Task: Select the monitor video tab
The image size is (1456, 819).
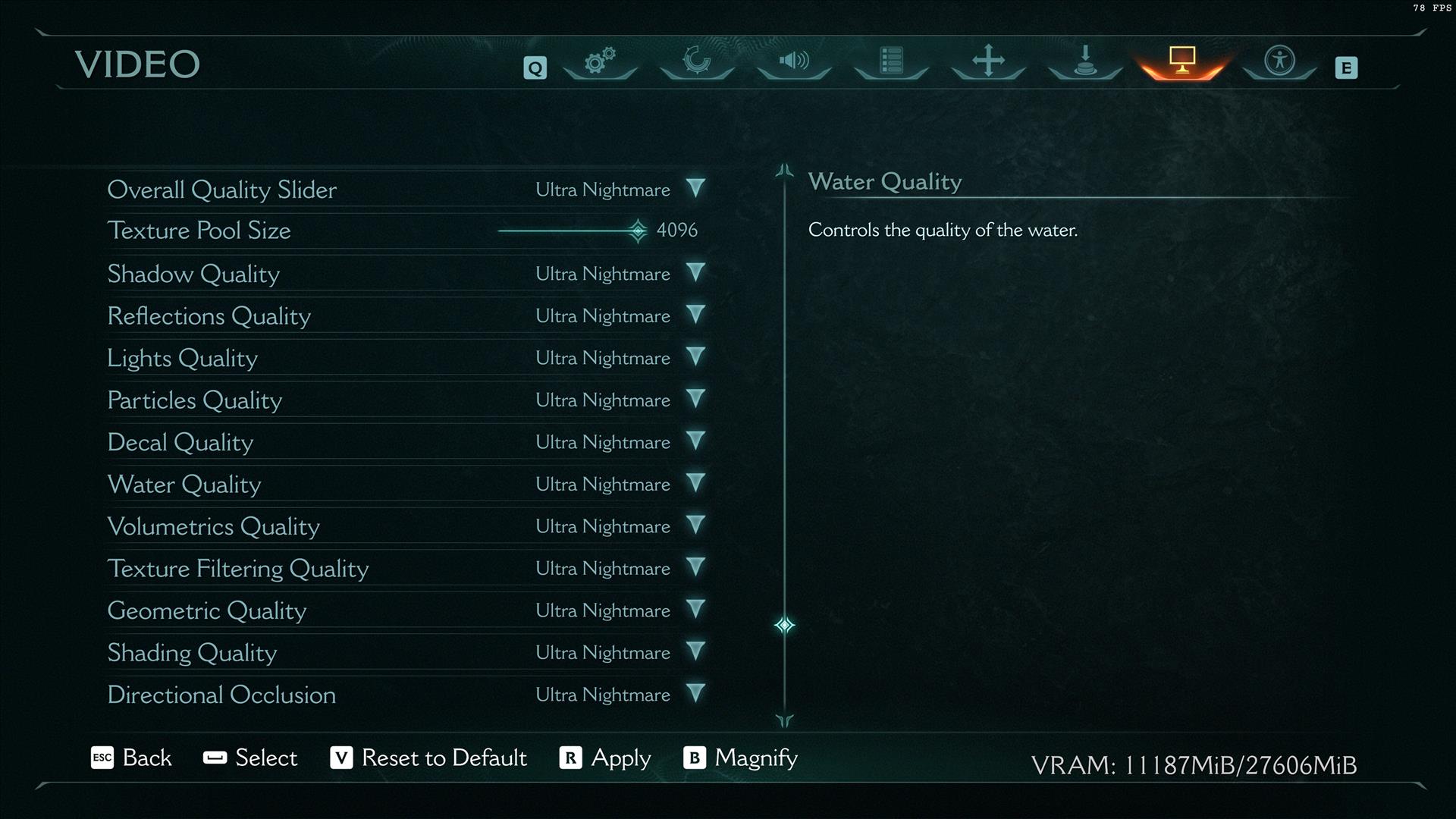Action: tap(1181, 61)
